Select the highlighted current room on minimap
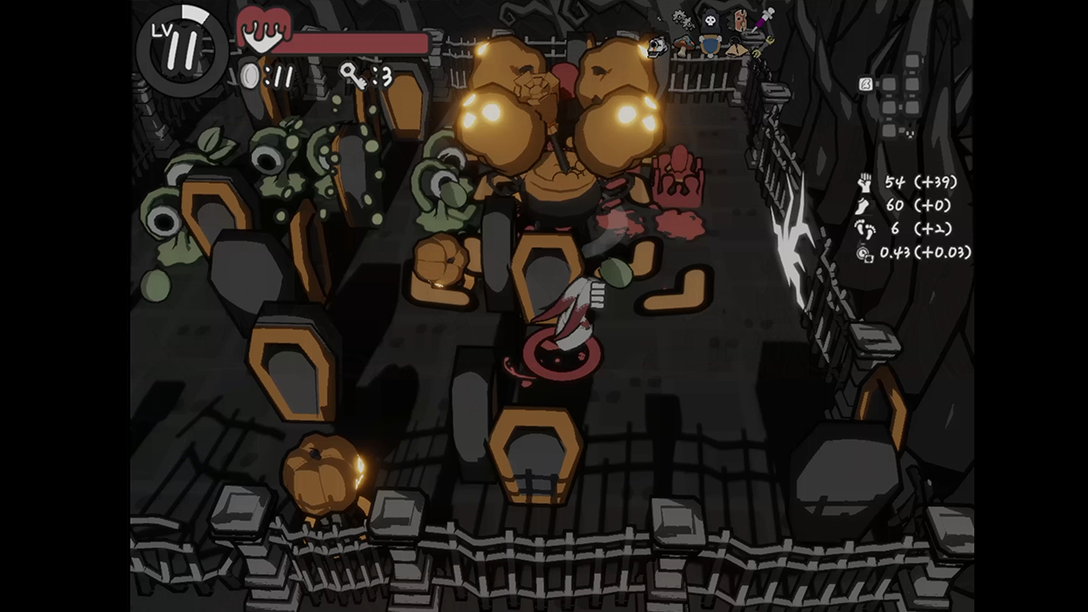The height and width of the screenshot is (612, 1088). 865,84
